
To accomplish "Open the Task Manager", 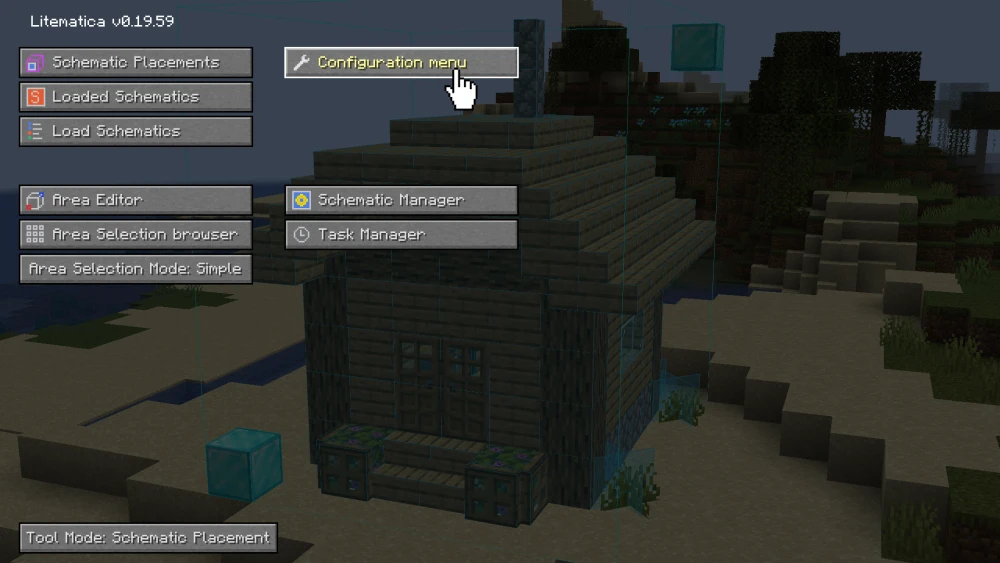I will click(401, 234).
